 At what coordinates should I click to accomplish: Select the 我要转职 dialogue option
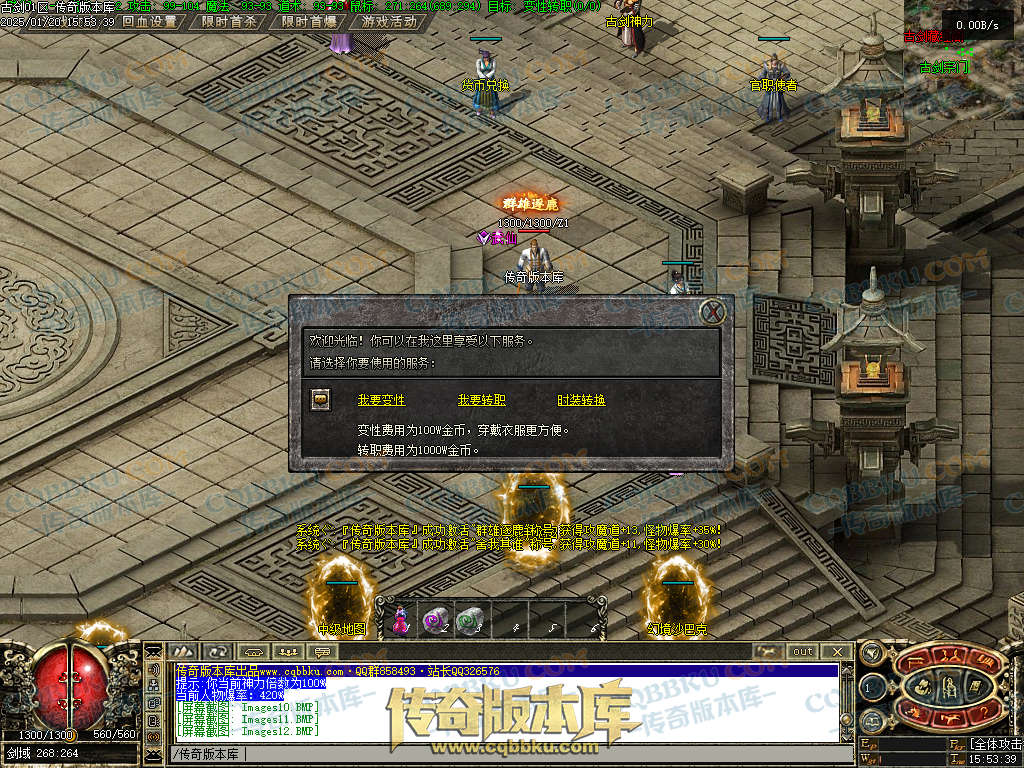481,400
